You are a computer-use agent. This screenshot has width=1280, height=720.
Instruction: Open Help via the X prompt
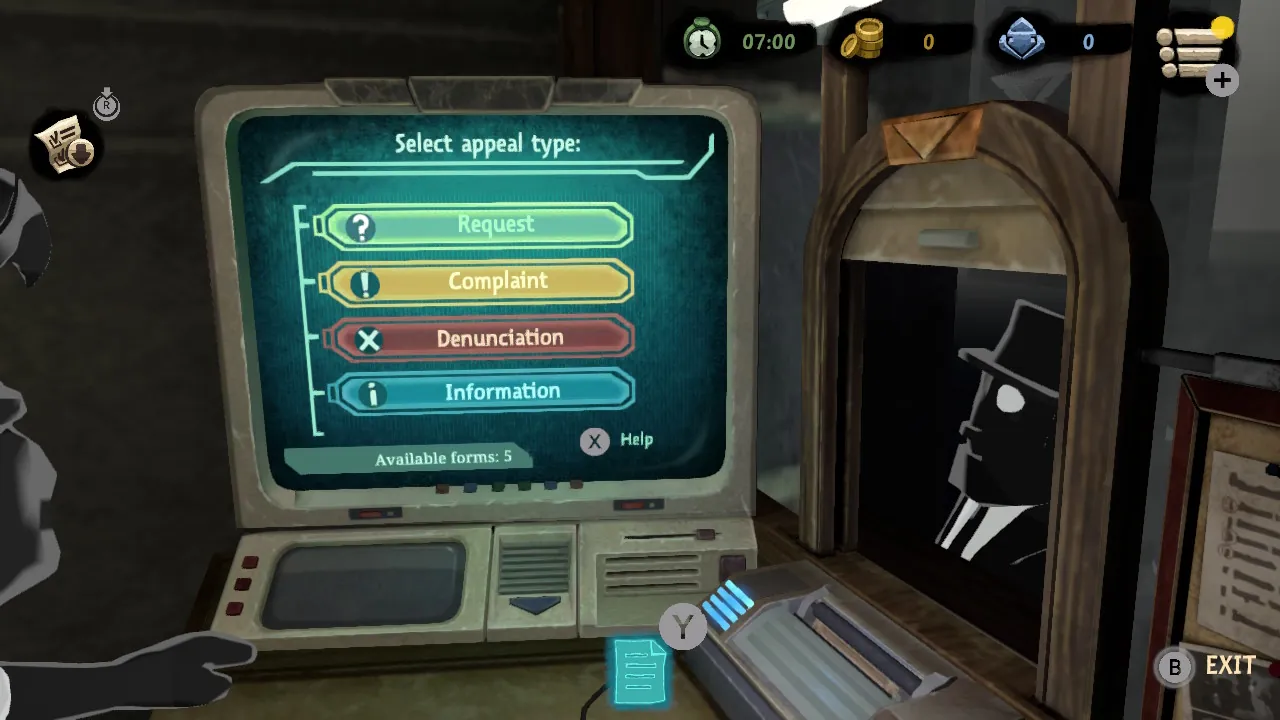click(594, 441)
